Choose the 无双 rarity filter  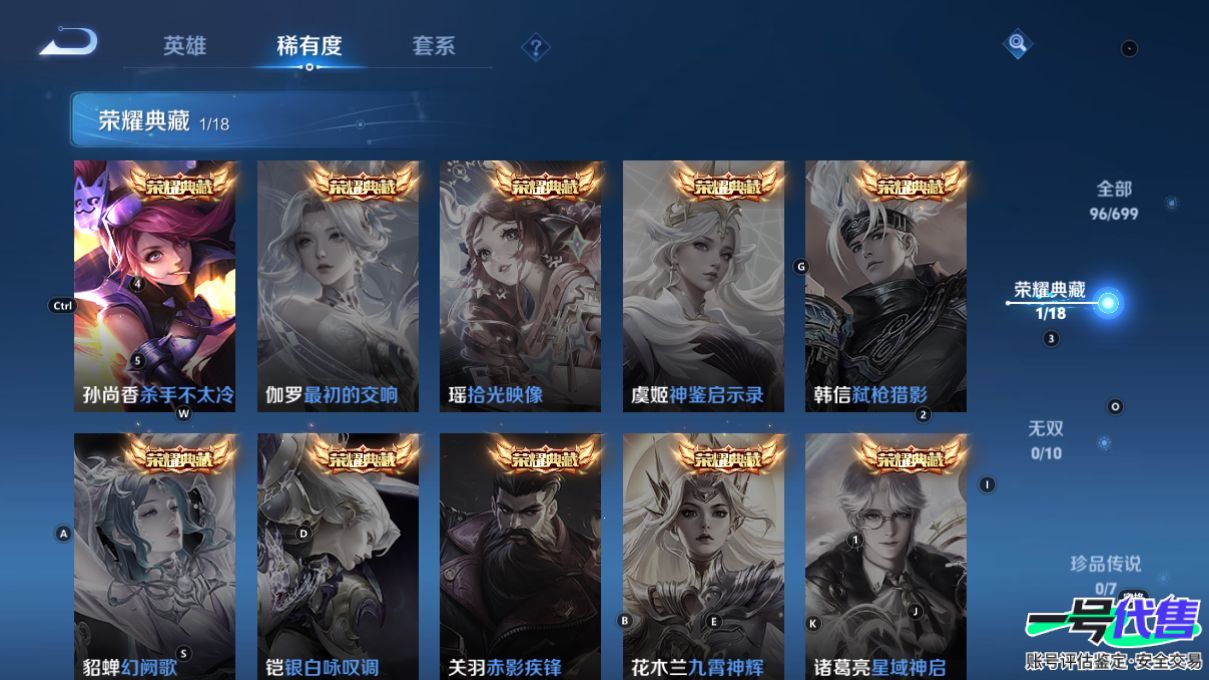click(x=1046, y=439)
